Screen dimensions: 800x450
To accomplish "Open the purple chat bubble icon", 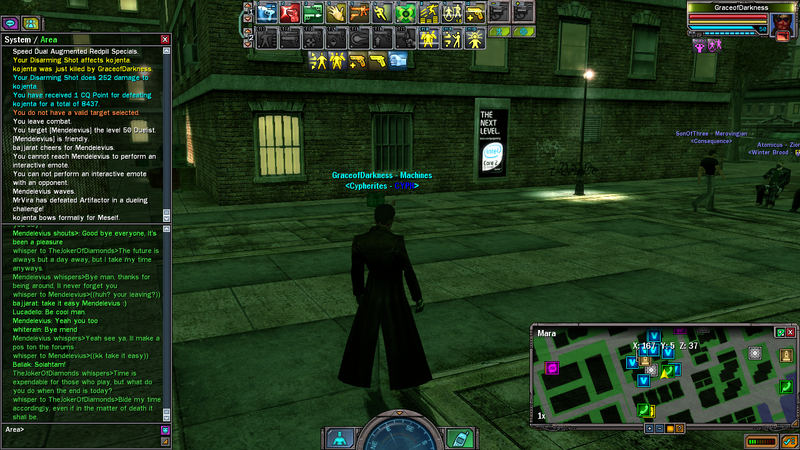I will (9, 22).
